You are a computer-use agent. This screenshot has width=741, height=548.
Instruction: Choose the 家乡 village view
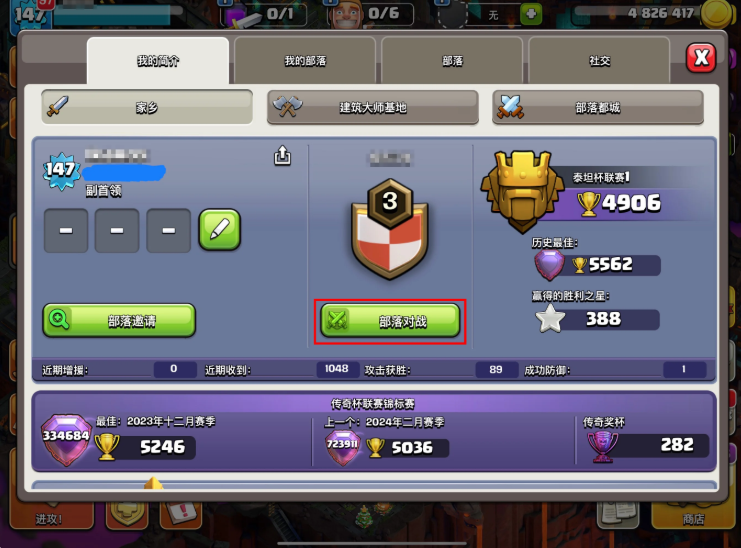pos(147,107)
